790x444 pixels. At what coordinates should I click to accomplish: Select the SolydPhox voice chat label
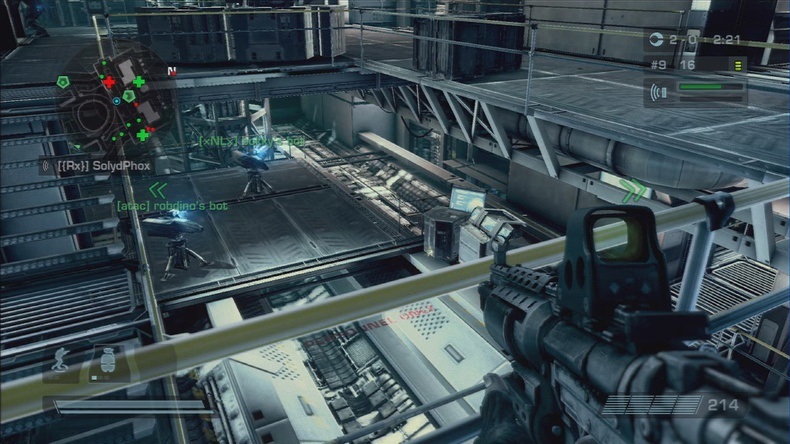pos(88,163)
